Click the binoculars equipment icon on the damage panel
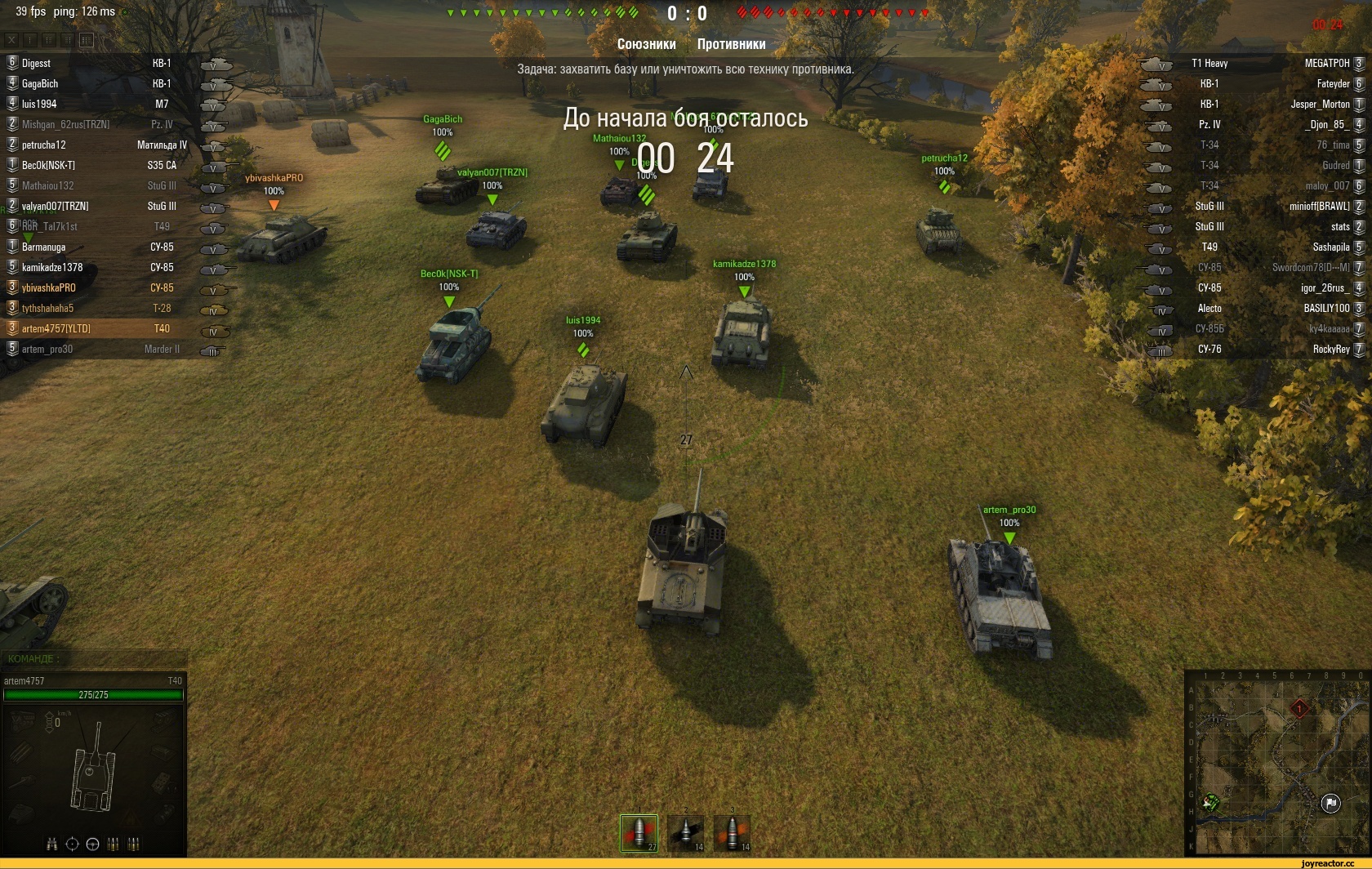The width and height of the screenshot is (1372, 869). 52,844
